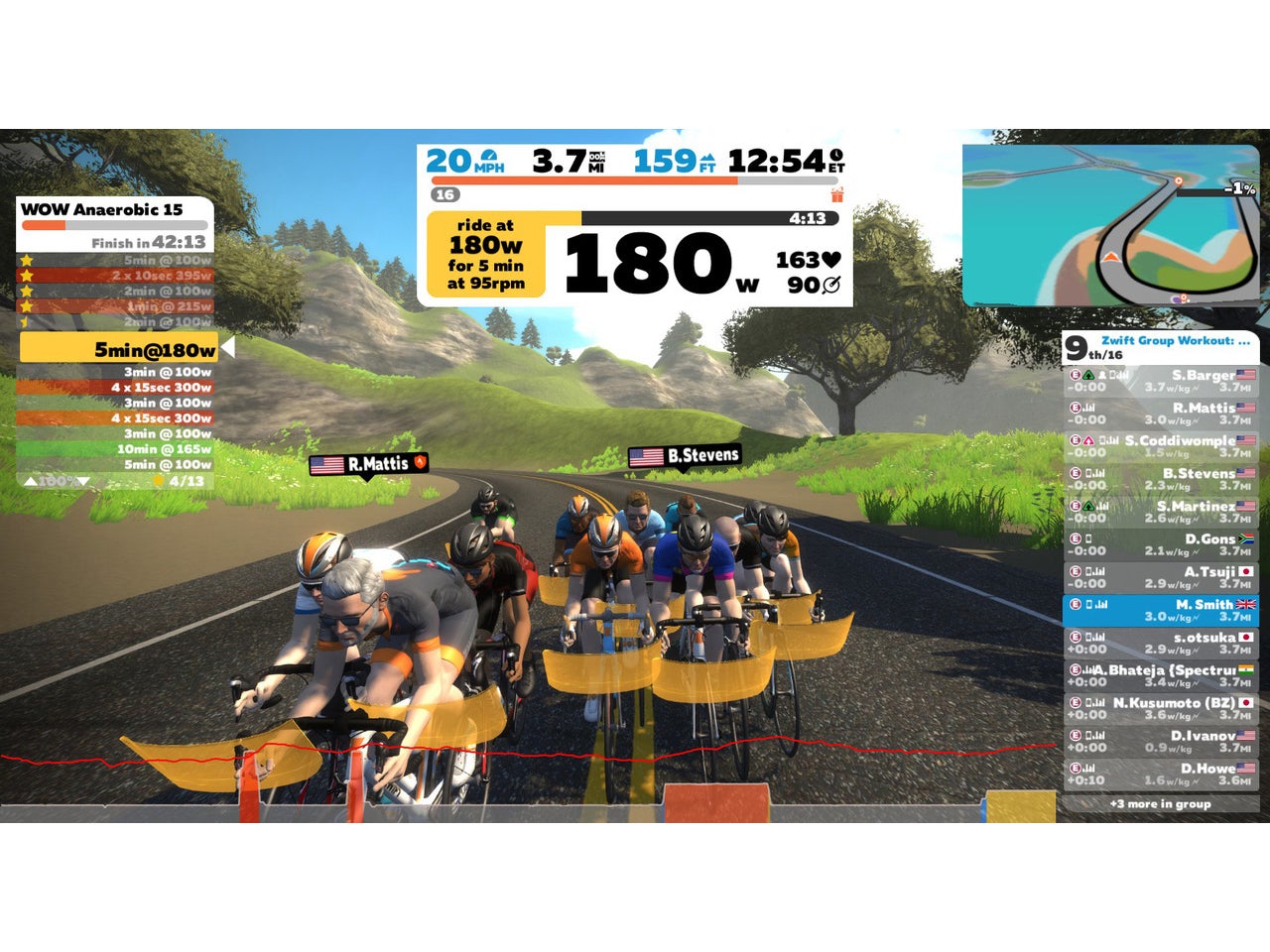This screenshot has height=952, width=1270.
Task: Select S.Barger in the rider list
Action: pyautogui.click(x=1160, y=381)
